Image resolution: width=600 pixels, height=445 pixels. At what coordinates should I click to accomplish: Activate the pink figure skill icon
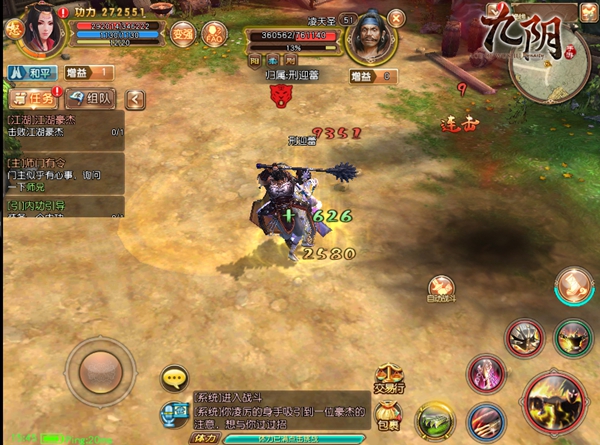coord(485,372)
